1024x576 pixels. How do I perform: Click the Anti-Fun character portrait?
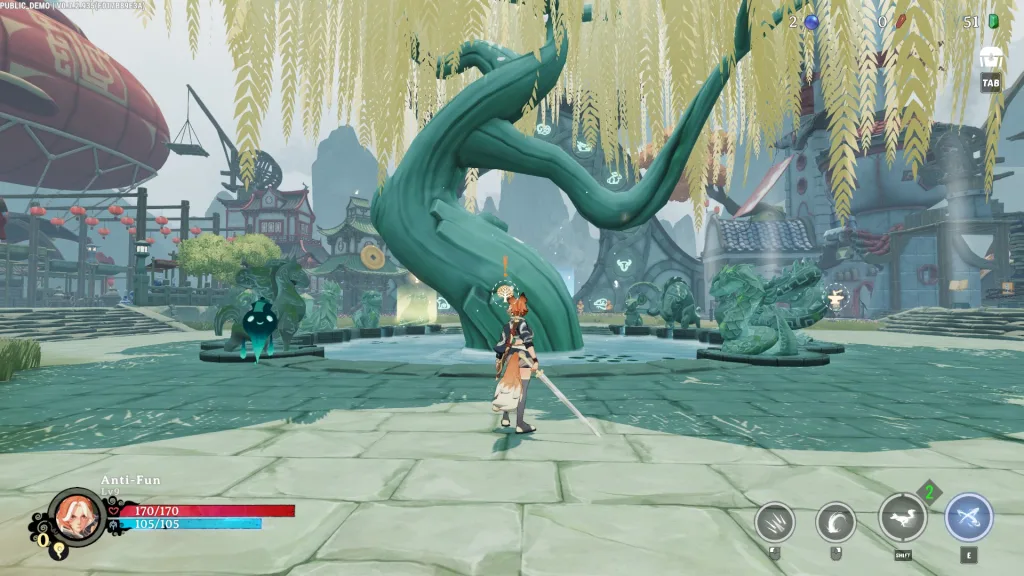[76, 516]
